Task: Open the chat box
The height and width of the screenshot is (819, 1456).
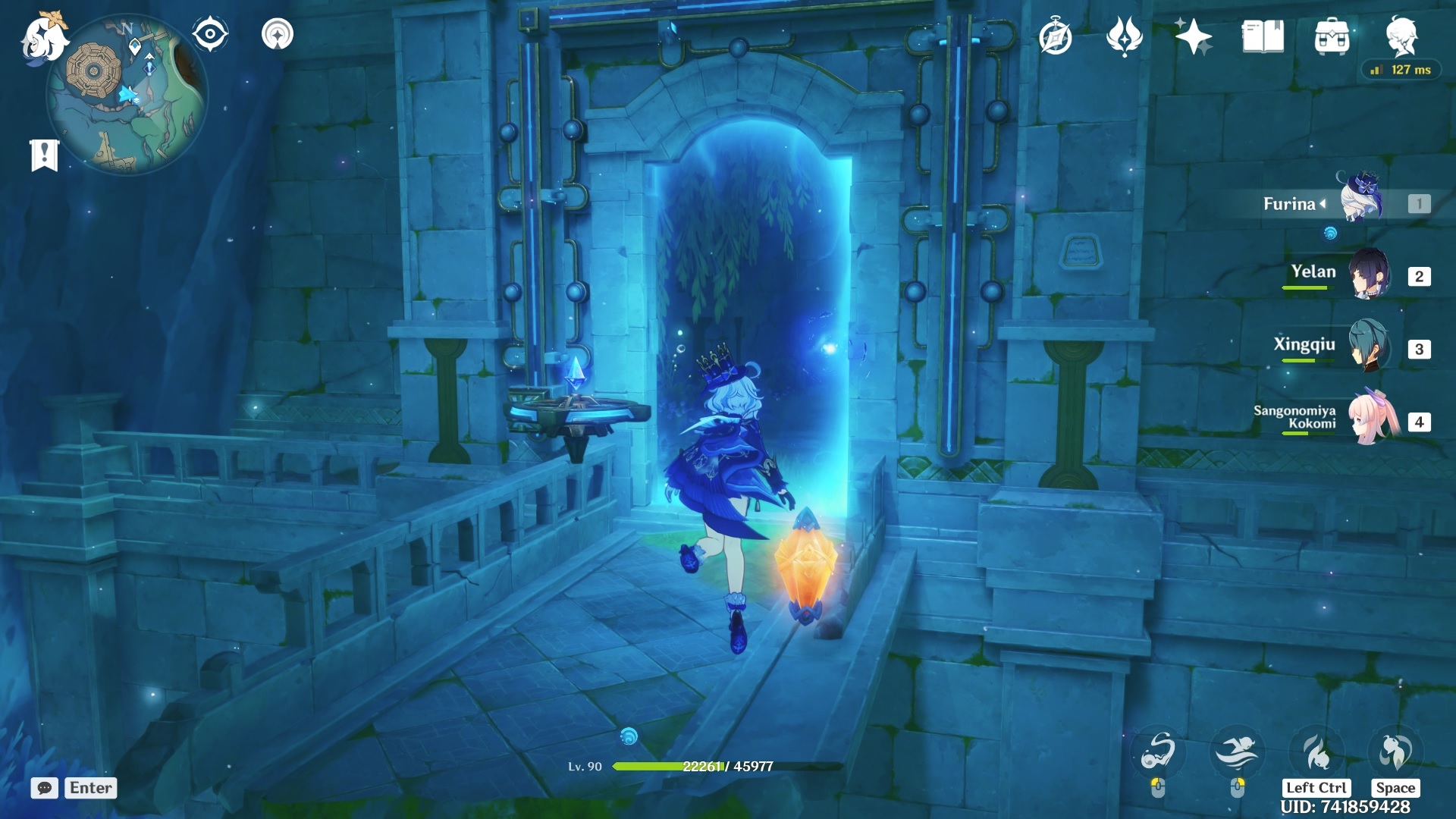Action: (x=45, y=788)
